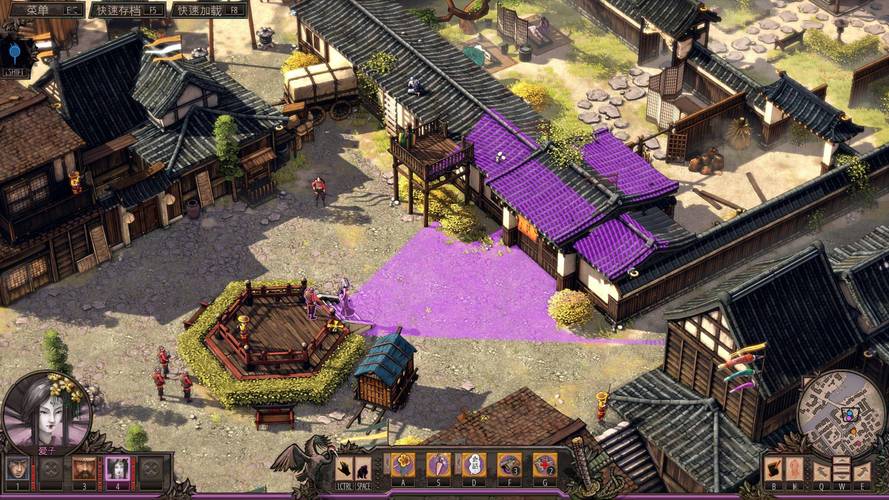Select Aiko's small portrait, slot 4
The height and width of the screenshot is (500, 889).
(x=118, y=468)
